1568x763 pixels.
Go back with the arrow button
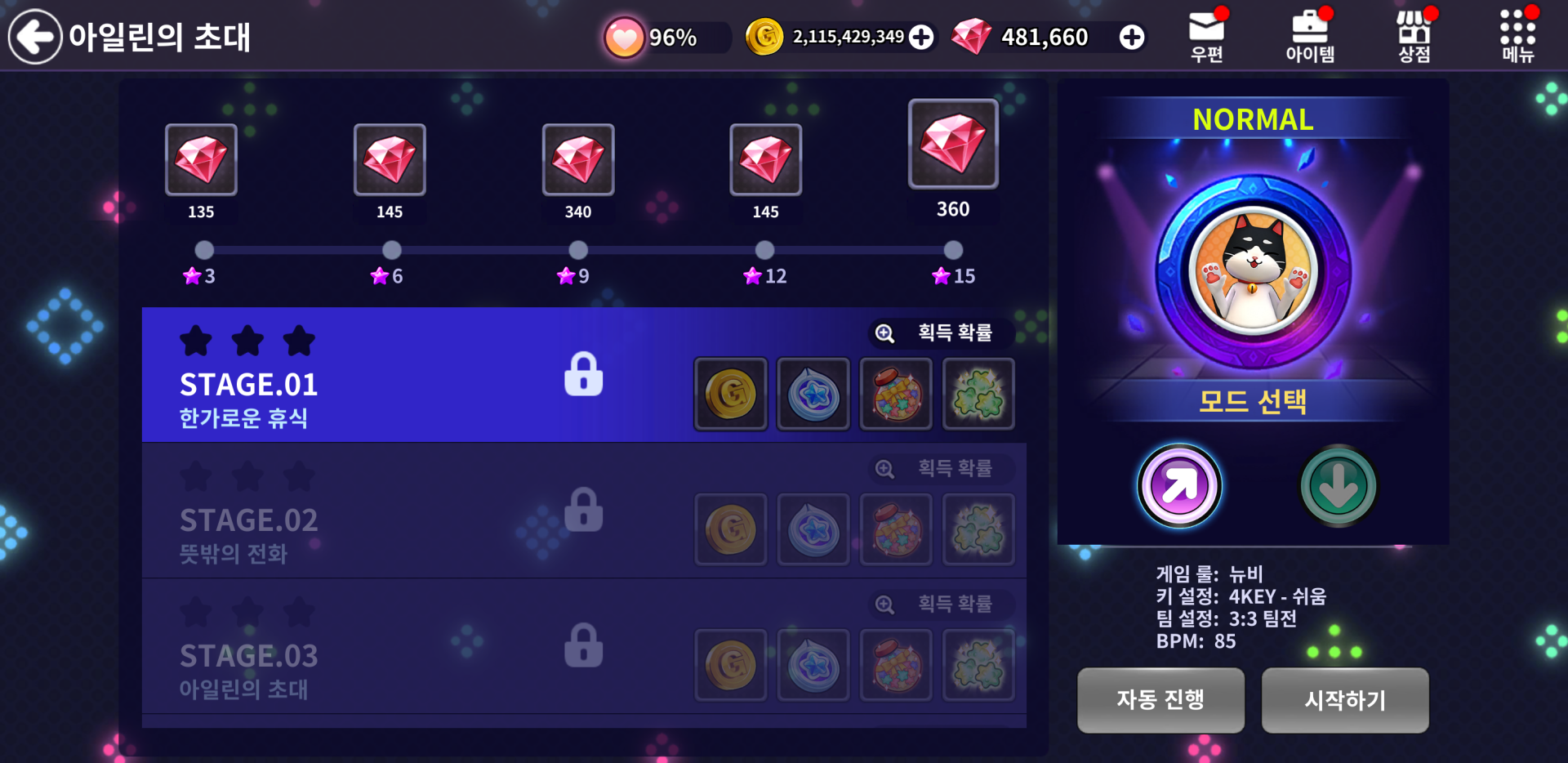pyautogui.click(x=35, y=37)
